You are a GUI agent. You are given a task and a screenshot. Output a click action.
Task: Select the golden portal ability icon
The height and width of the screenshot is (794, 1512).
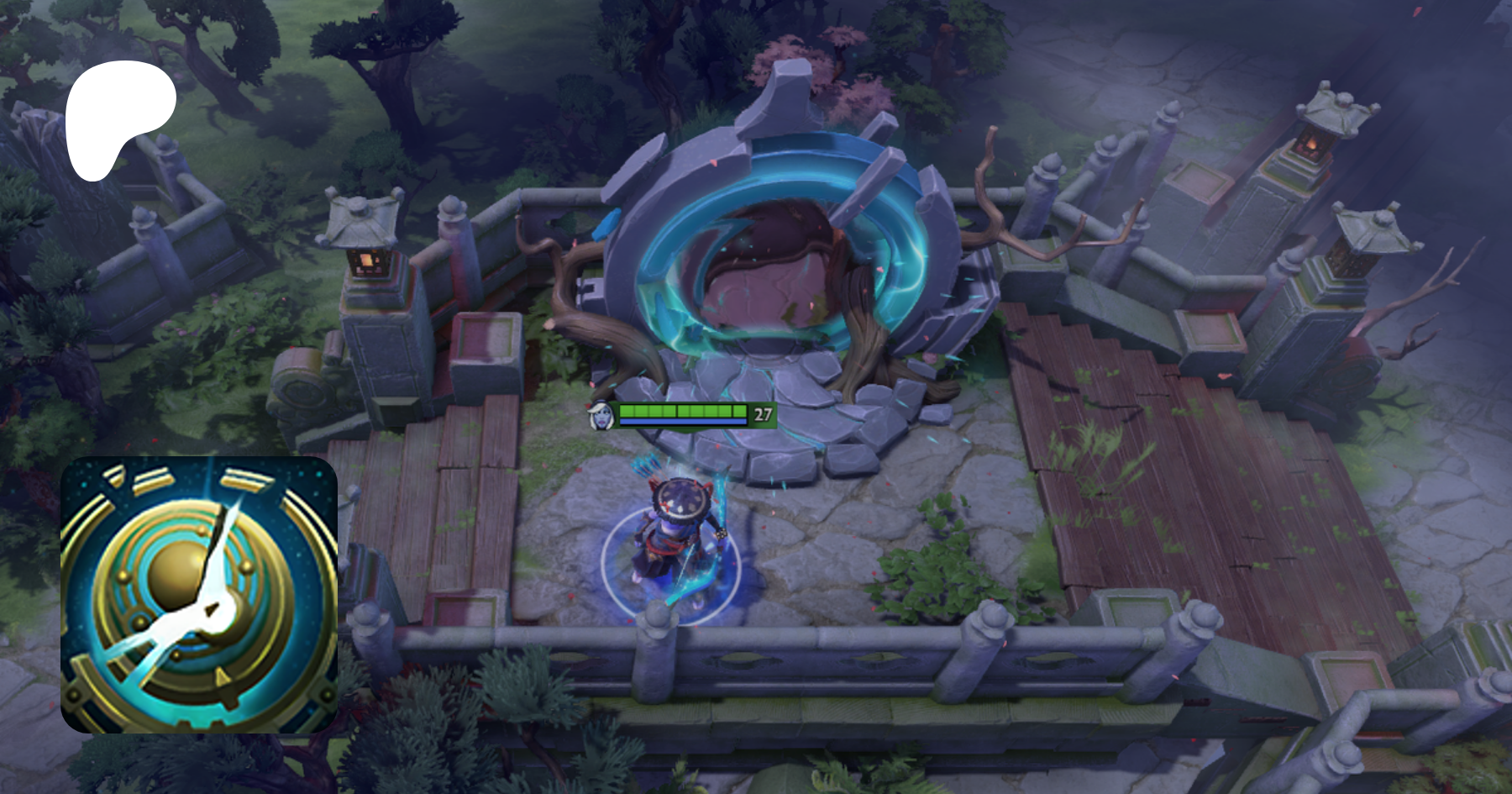199,595
